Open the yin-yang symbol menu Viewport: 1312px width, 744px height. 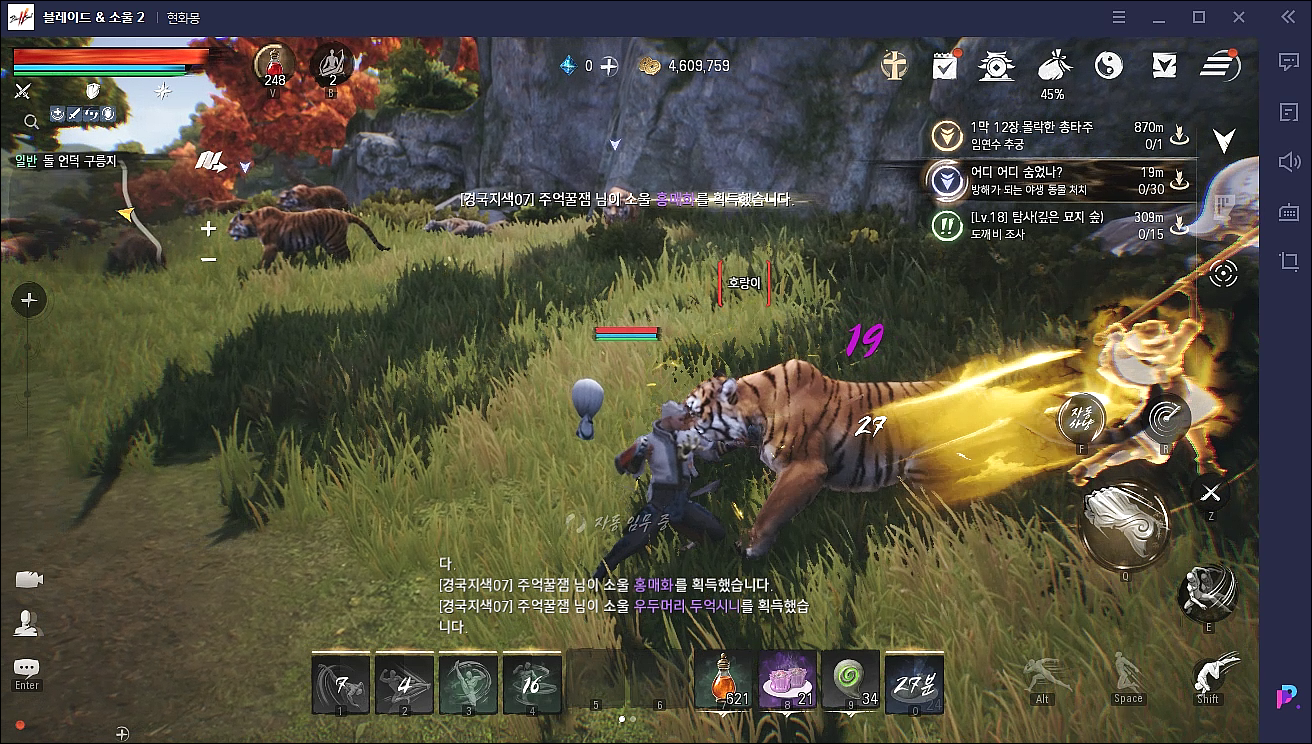[1108, 66]
